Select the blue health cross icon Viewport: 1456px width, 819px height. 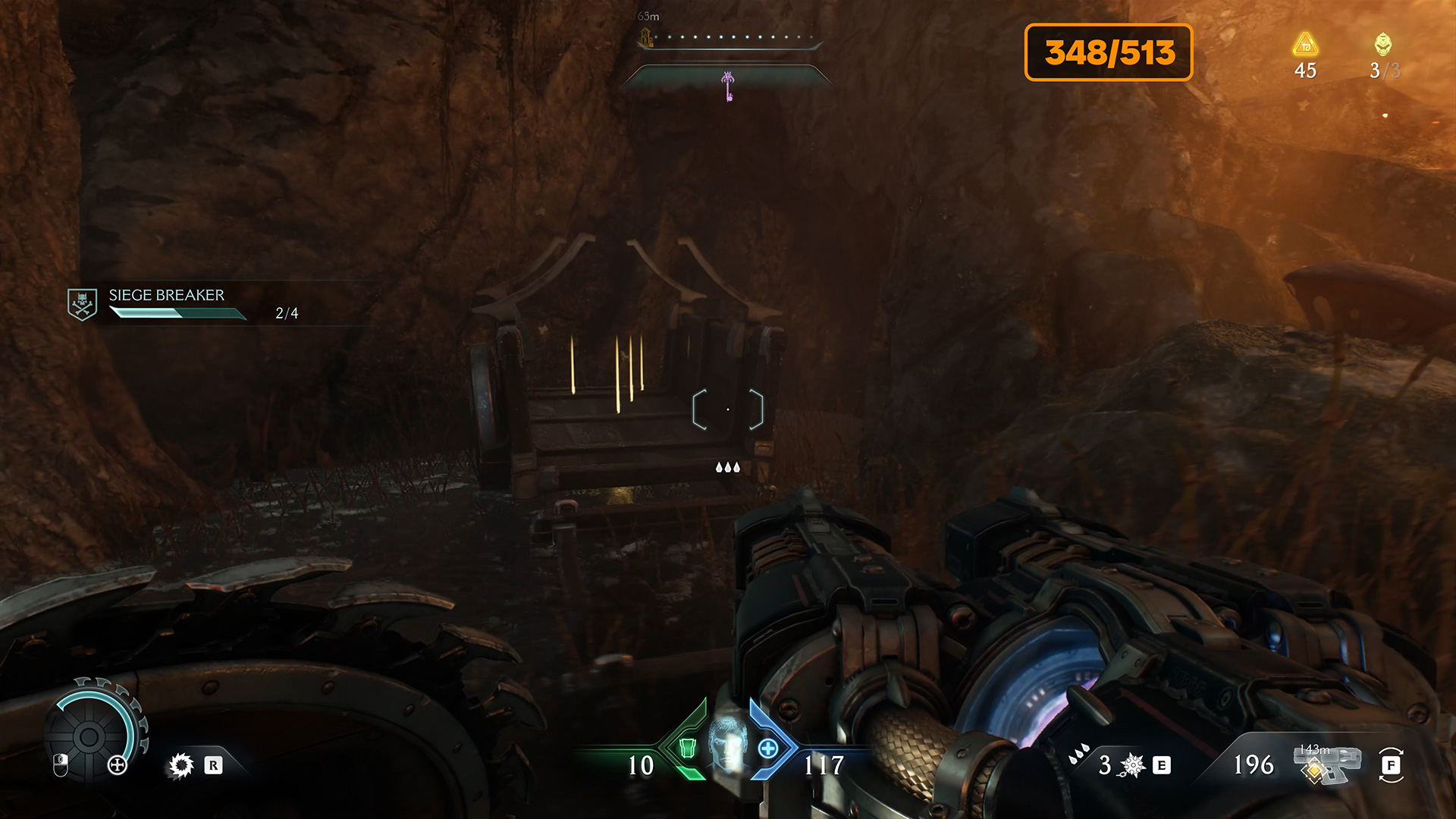[768, 748]
